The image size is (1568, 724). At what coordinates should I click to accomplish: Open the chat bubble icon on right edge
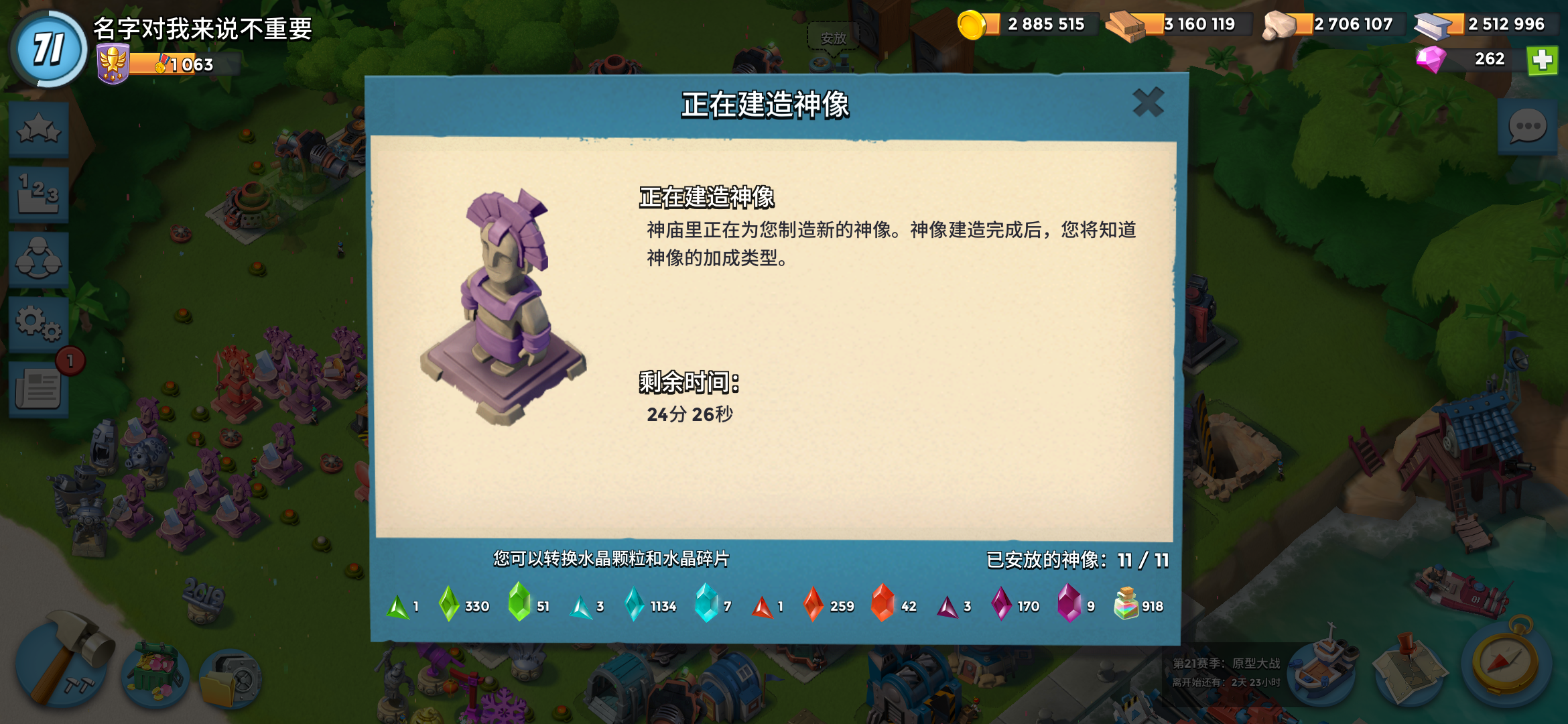coord(1526,124)
